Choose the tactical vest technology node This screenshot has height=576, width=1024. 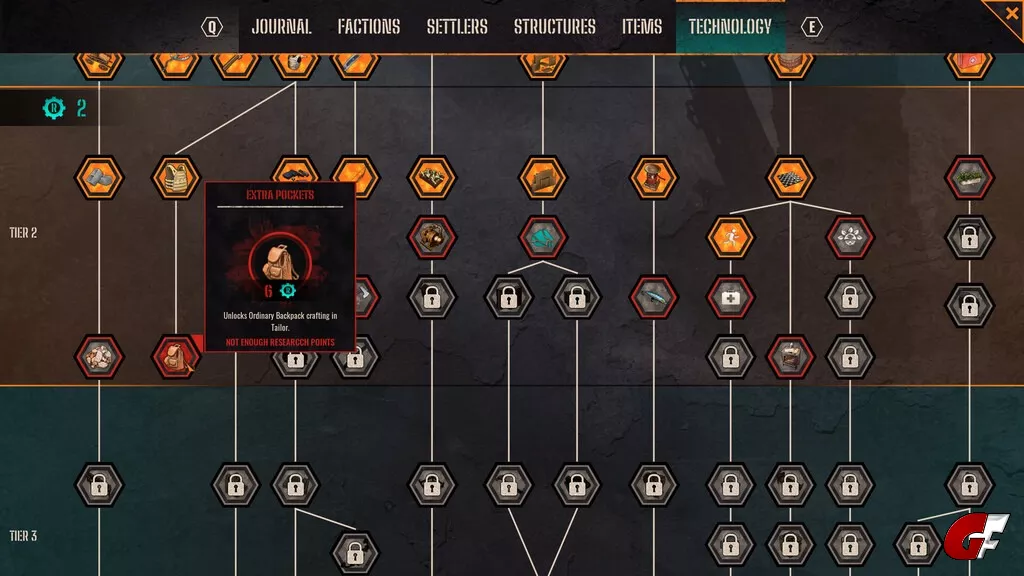click(175, 177)
